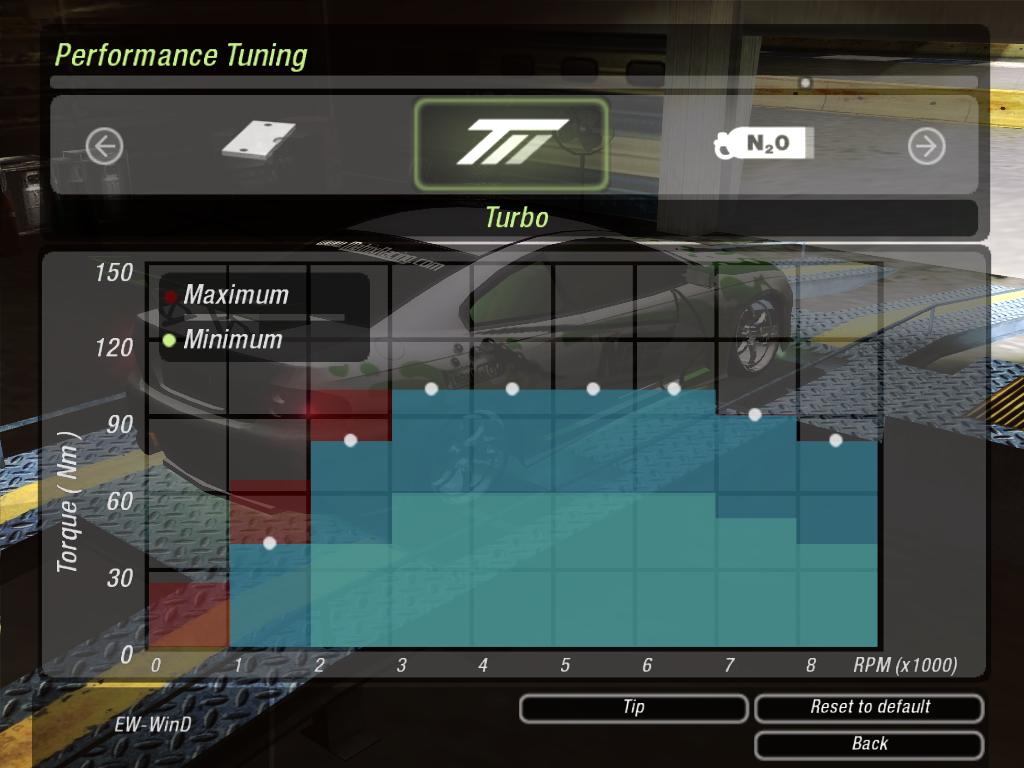
Task: Reset to default settings
Action: (x=869, y=708)
